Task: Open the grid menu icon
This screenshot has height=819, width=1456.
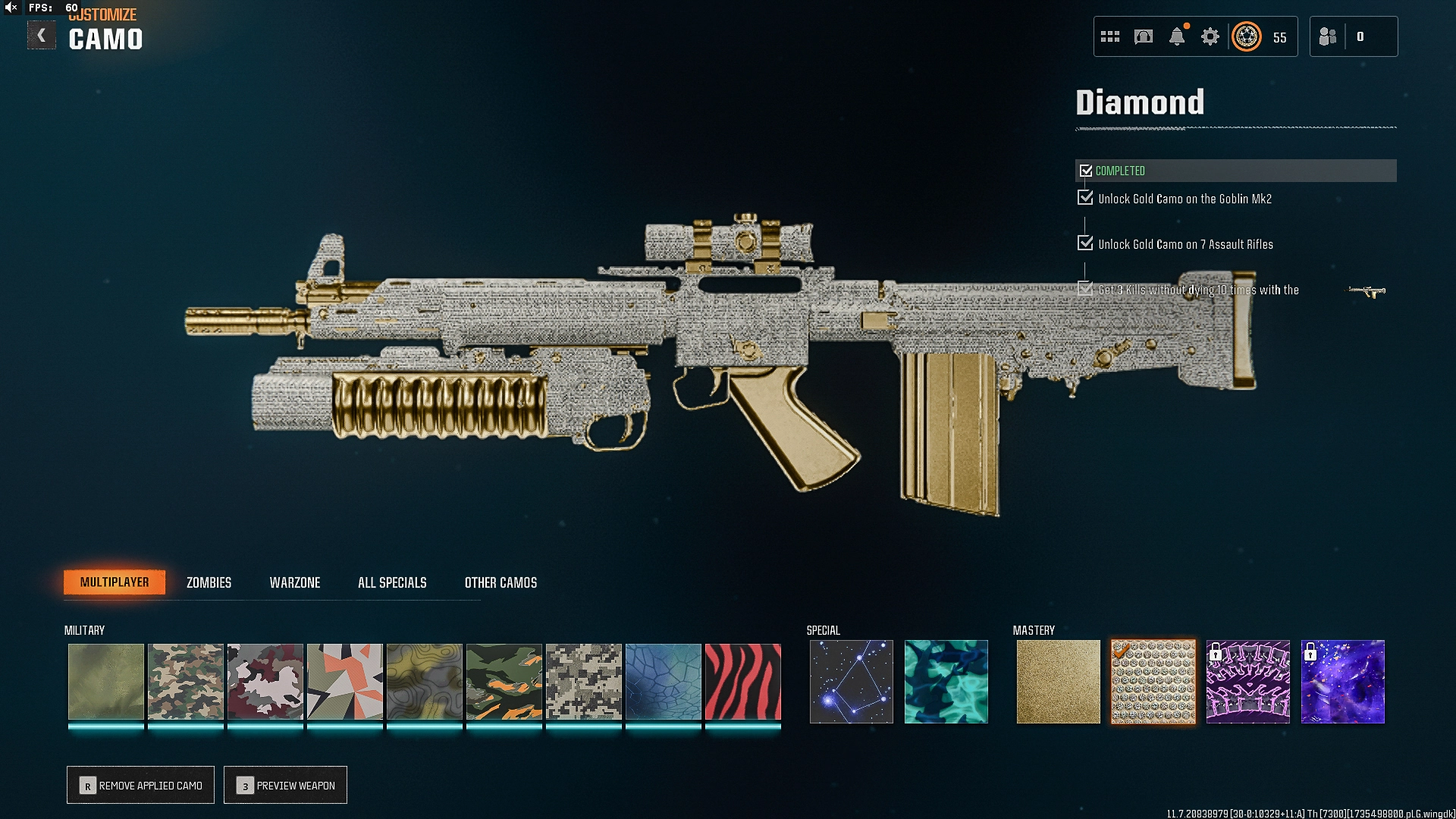Action: 1110,36
